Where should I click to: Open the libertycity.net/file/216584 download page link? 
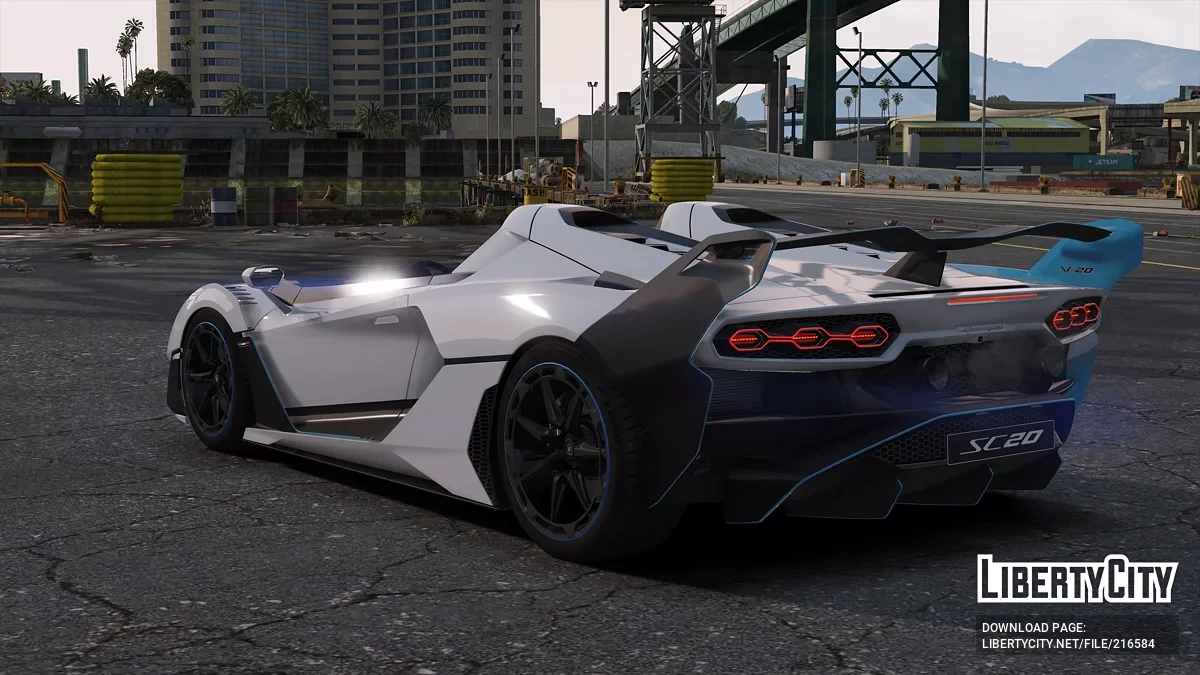pos(1067,644)
